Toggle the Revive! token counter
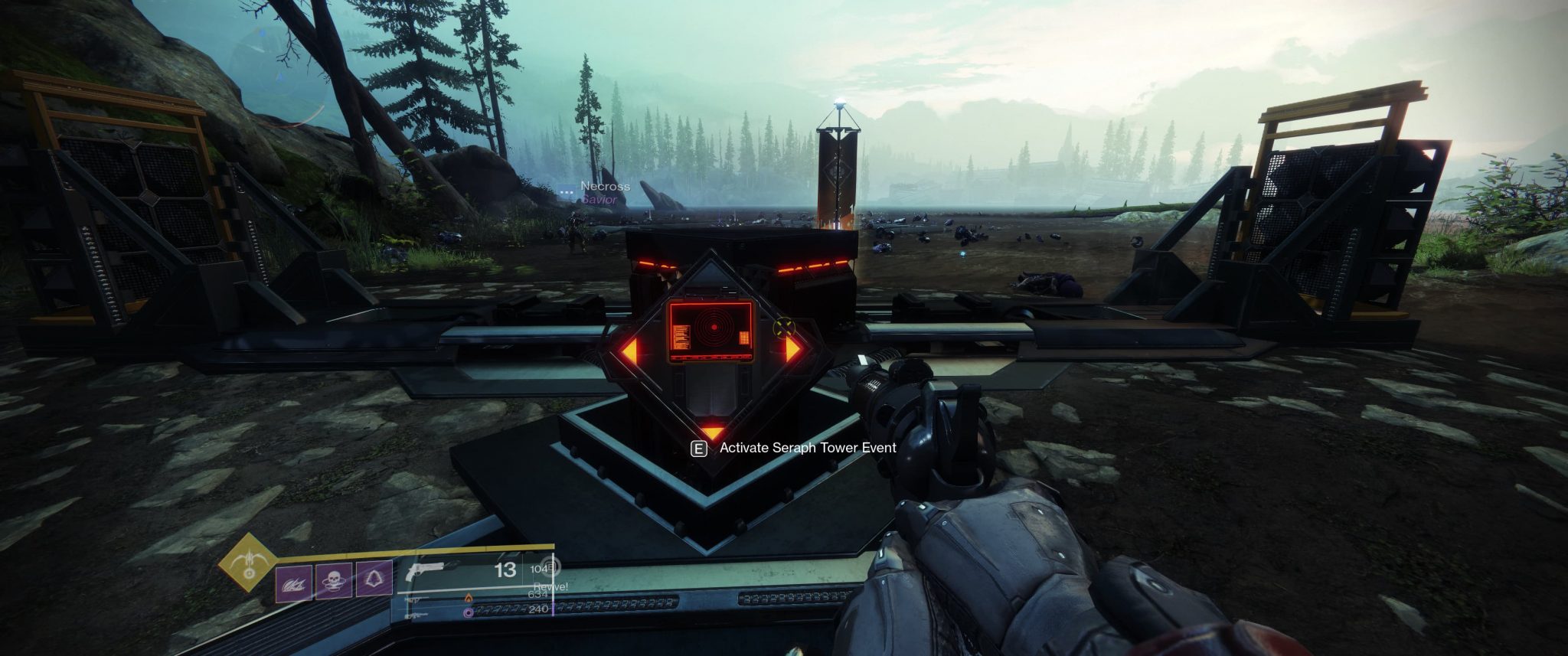Image resolution: width=1568 pixels, height=656 pixels. (x=551, y=588)
